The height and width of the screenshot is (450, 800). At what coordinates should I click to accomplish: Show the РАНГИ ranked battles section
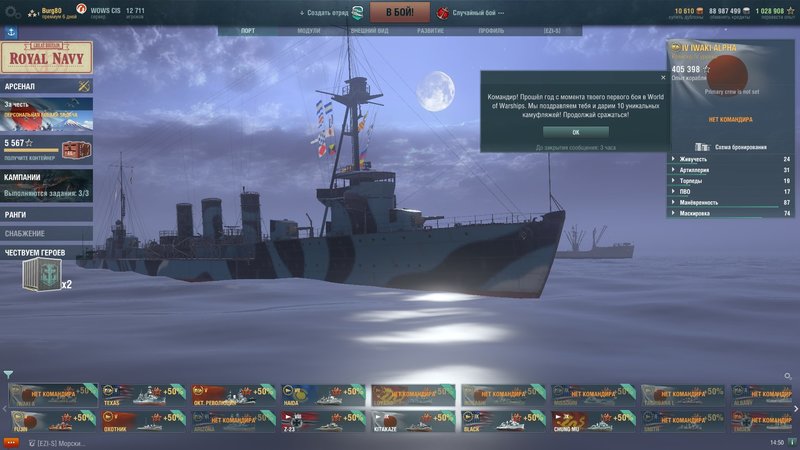(x=45, y=214)
